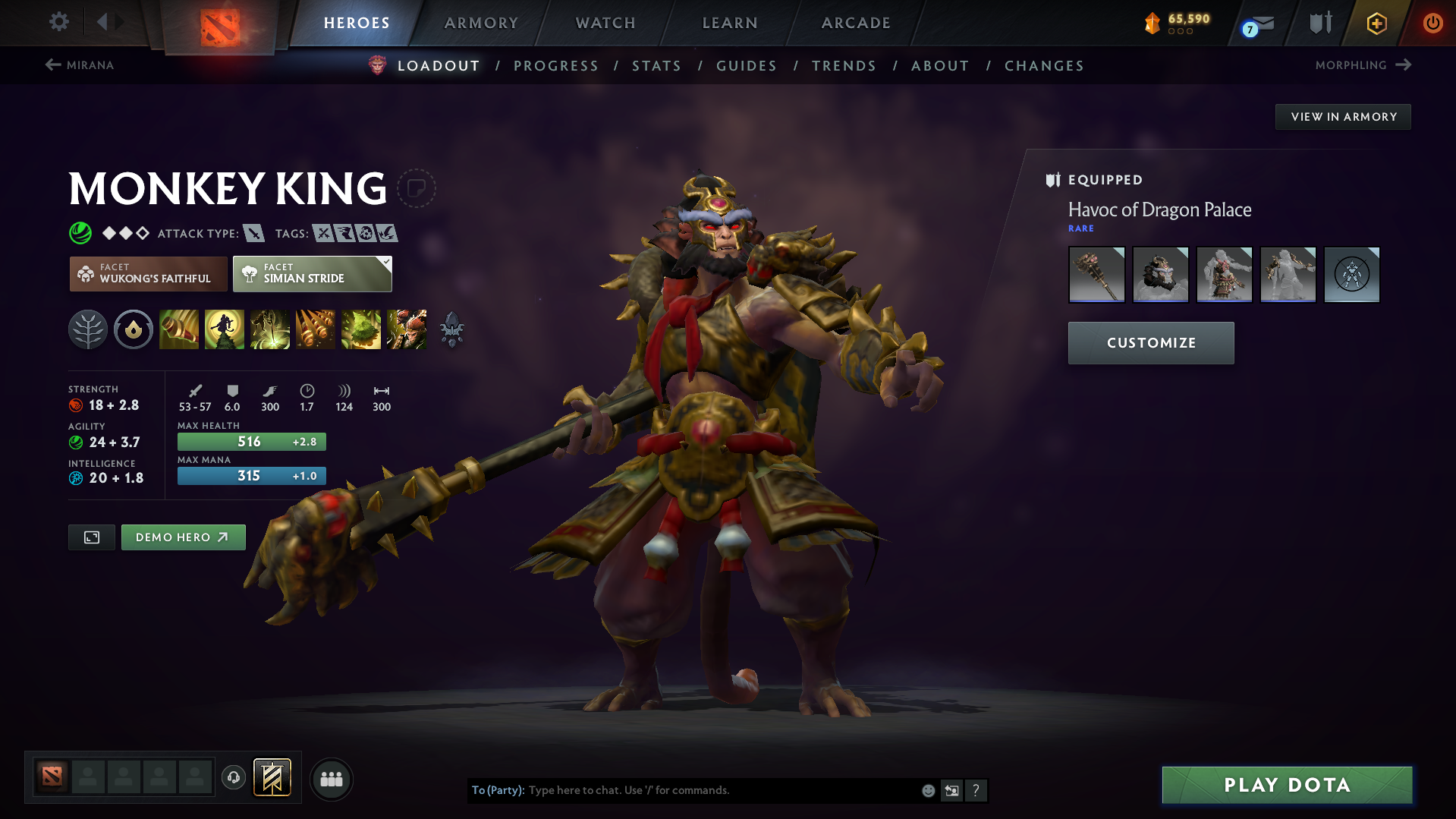Go to next hero Morphling

[1362, 65]
